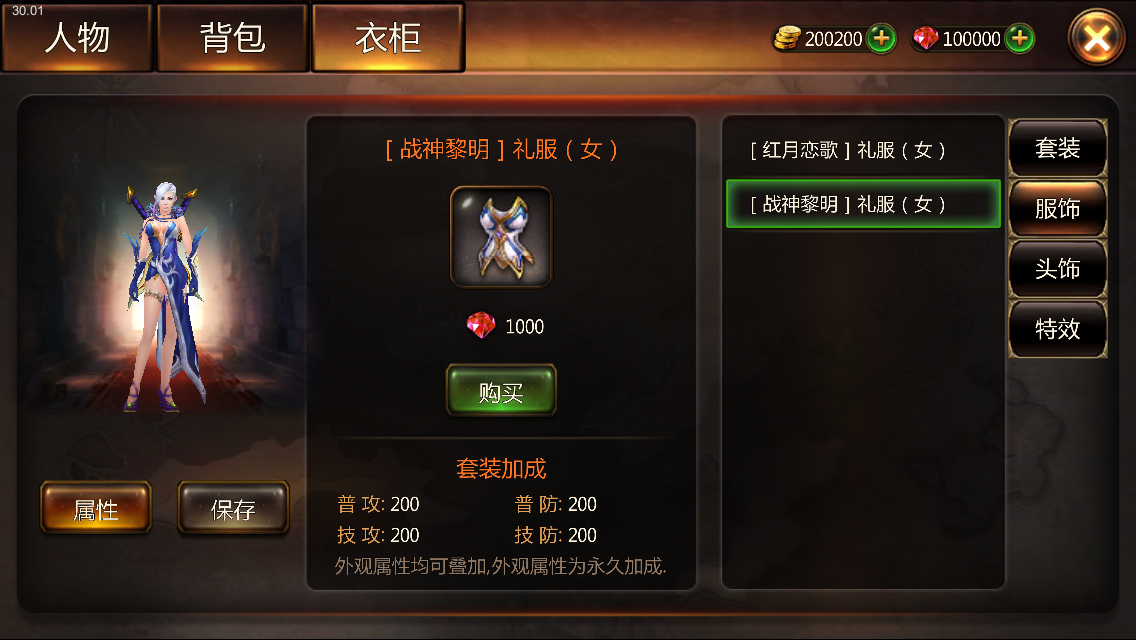Open the 属性 attributes panel
The image size is (1136, 640).
(96, 509)
